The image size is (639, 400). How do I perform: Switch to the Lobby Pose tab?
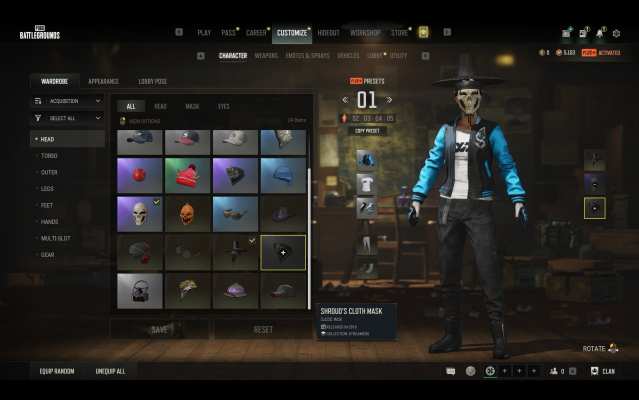coord(153,81)
